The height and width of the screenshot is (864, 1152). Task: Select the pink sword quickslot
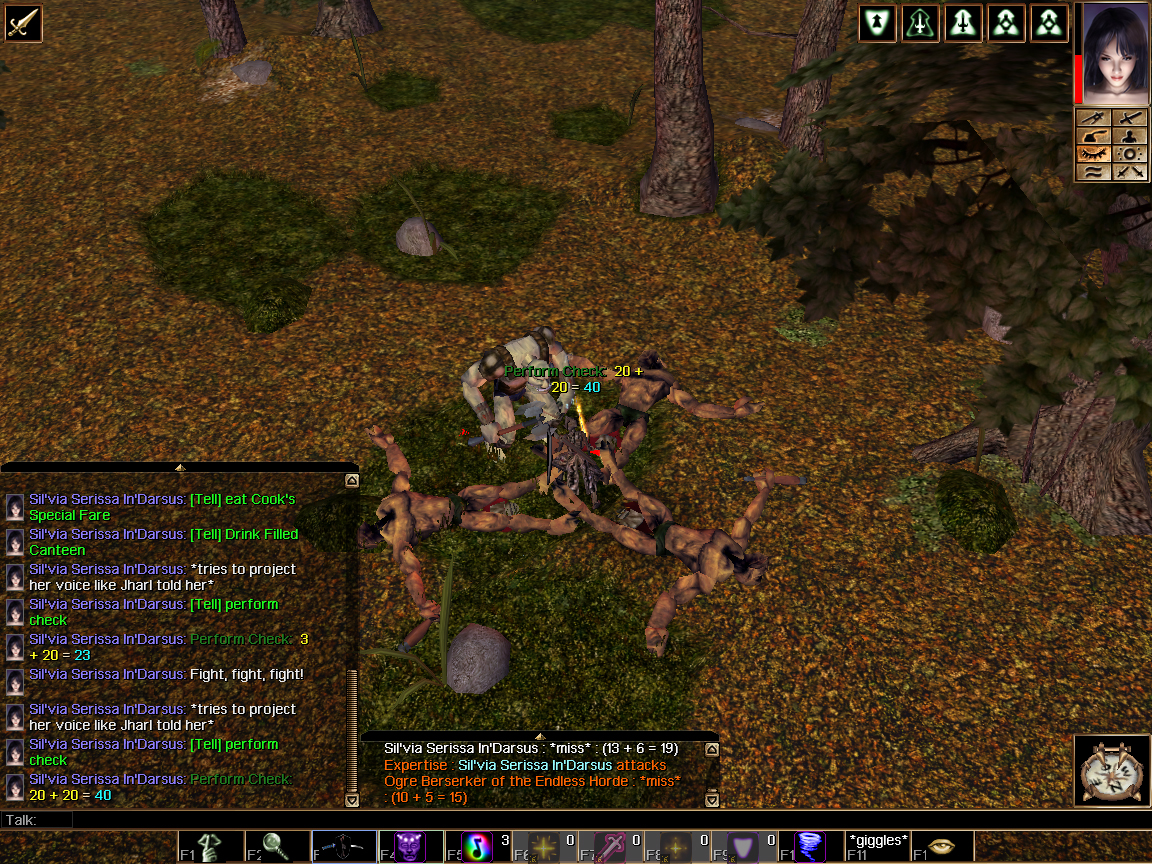tap(611, 847)
